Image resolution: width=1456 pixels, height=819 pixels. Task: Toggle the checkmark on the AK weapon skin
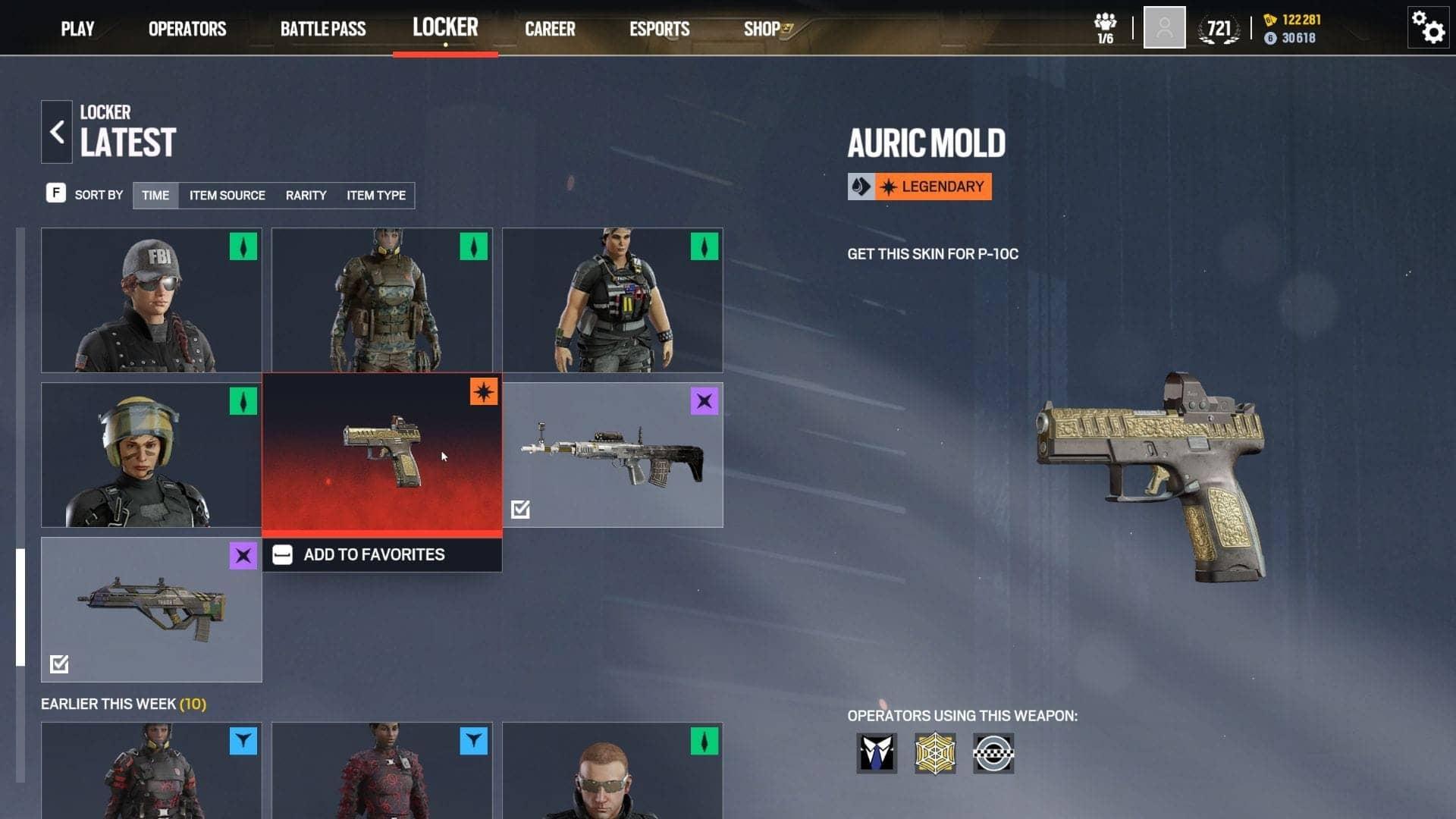coord(521,509)
